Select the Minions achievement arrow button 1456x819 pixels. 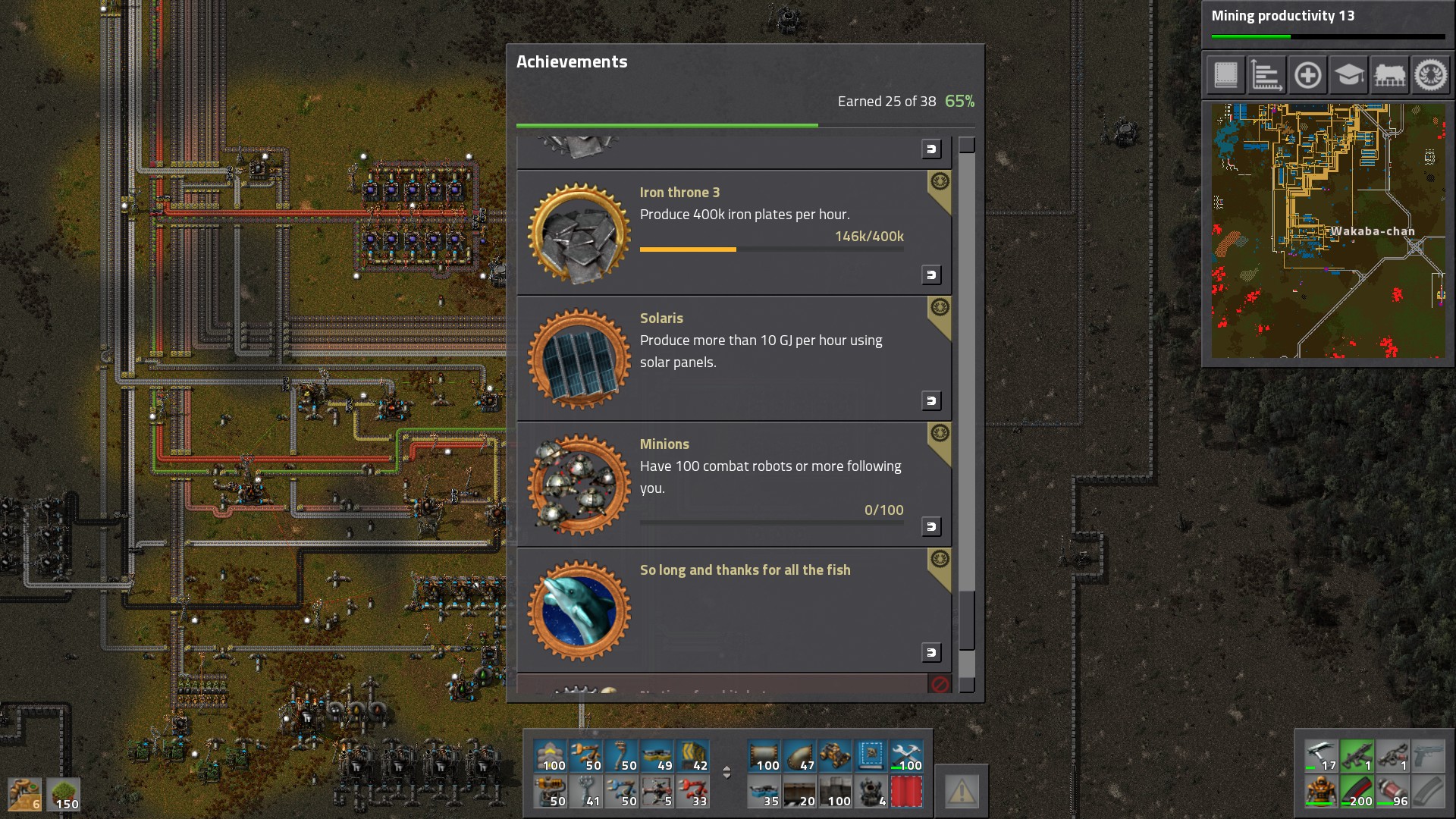pos(931,526)
